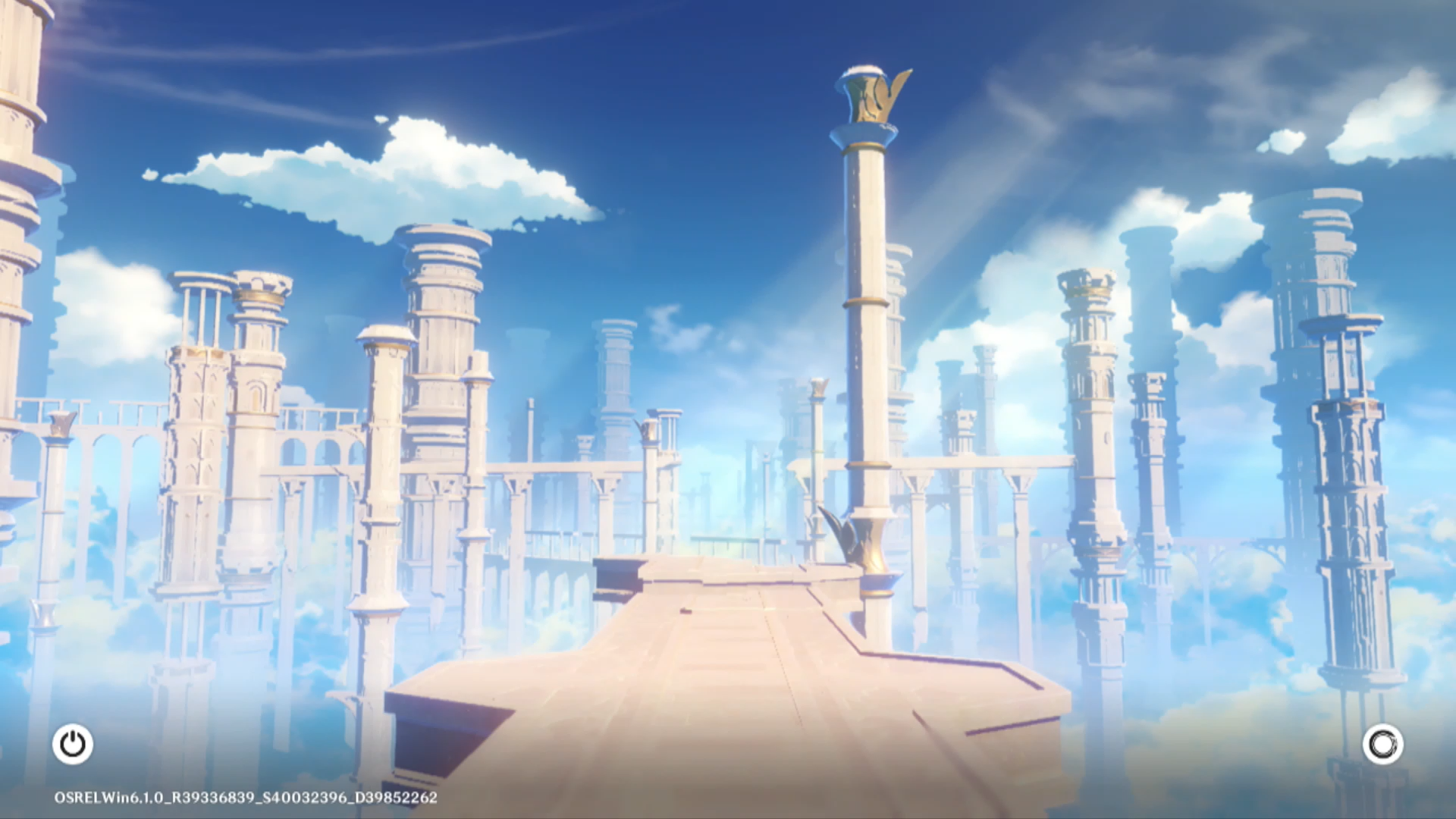
Task: Open the circular ring icon in the corner
Action: click(1382, 744)
